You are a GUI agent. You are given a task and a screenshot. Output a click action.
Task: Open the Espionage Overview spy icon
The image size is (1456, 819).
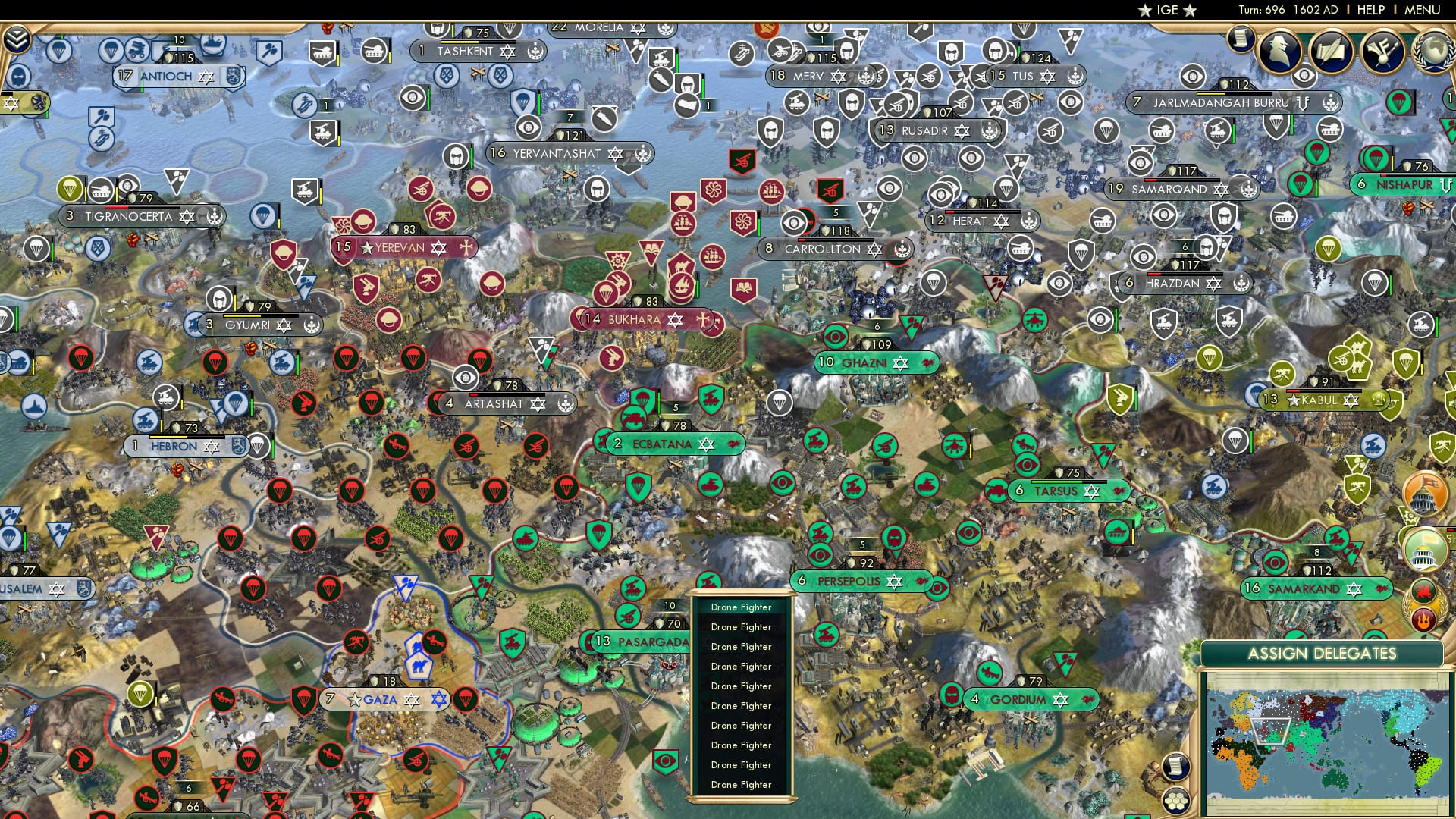pyautogui.click(x=1280, y=51)
